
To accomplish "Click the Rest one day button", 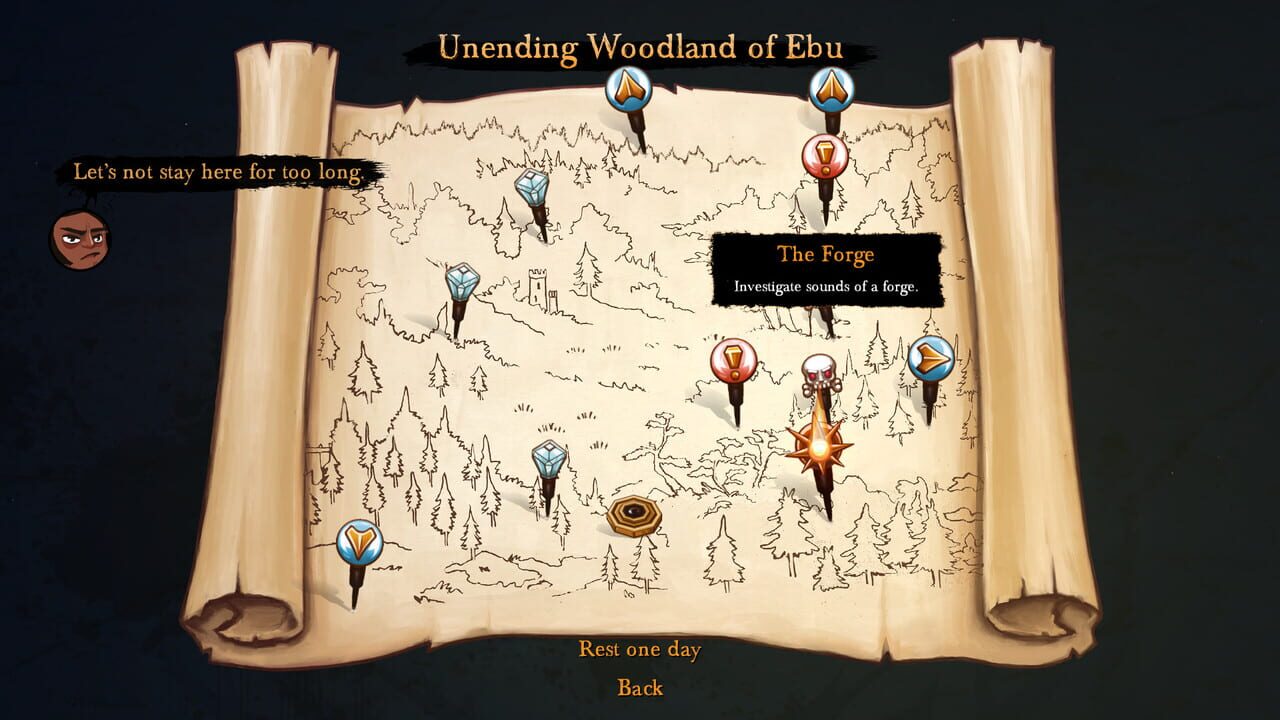I will pyautogui.click(x=639, y=650).
